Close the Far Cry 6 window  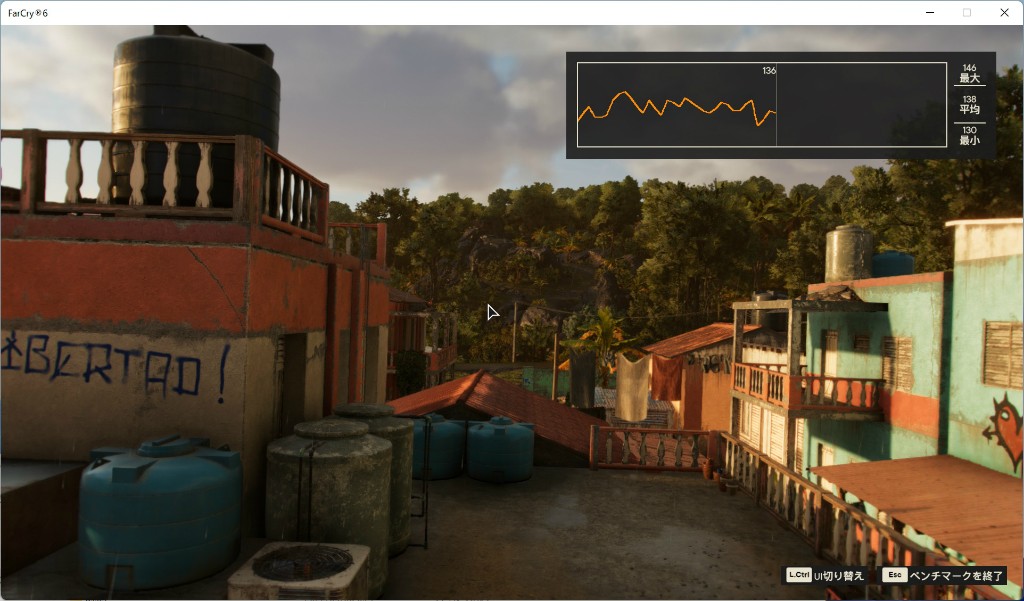pos(1004,13)
